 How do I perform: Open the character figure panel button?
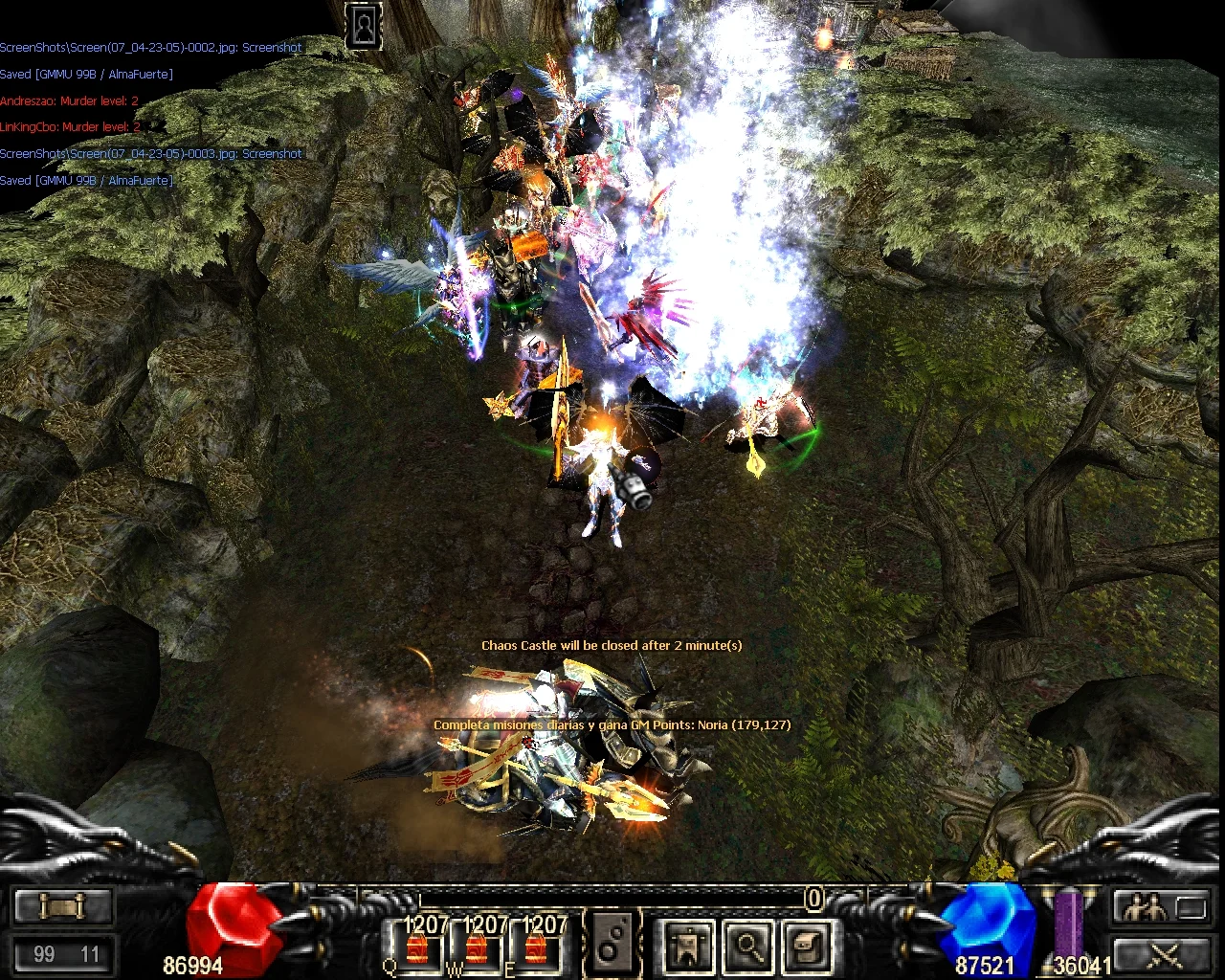(x=688, y=946)
